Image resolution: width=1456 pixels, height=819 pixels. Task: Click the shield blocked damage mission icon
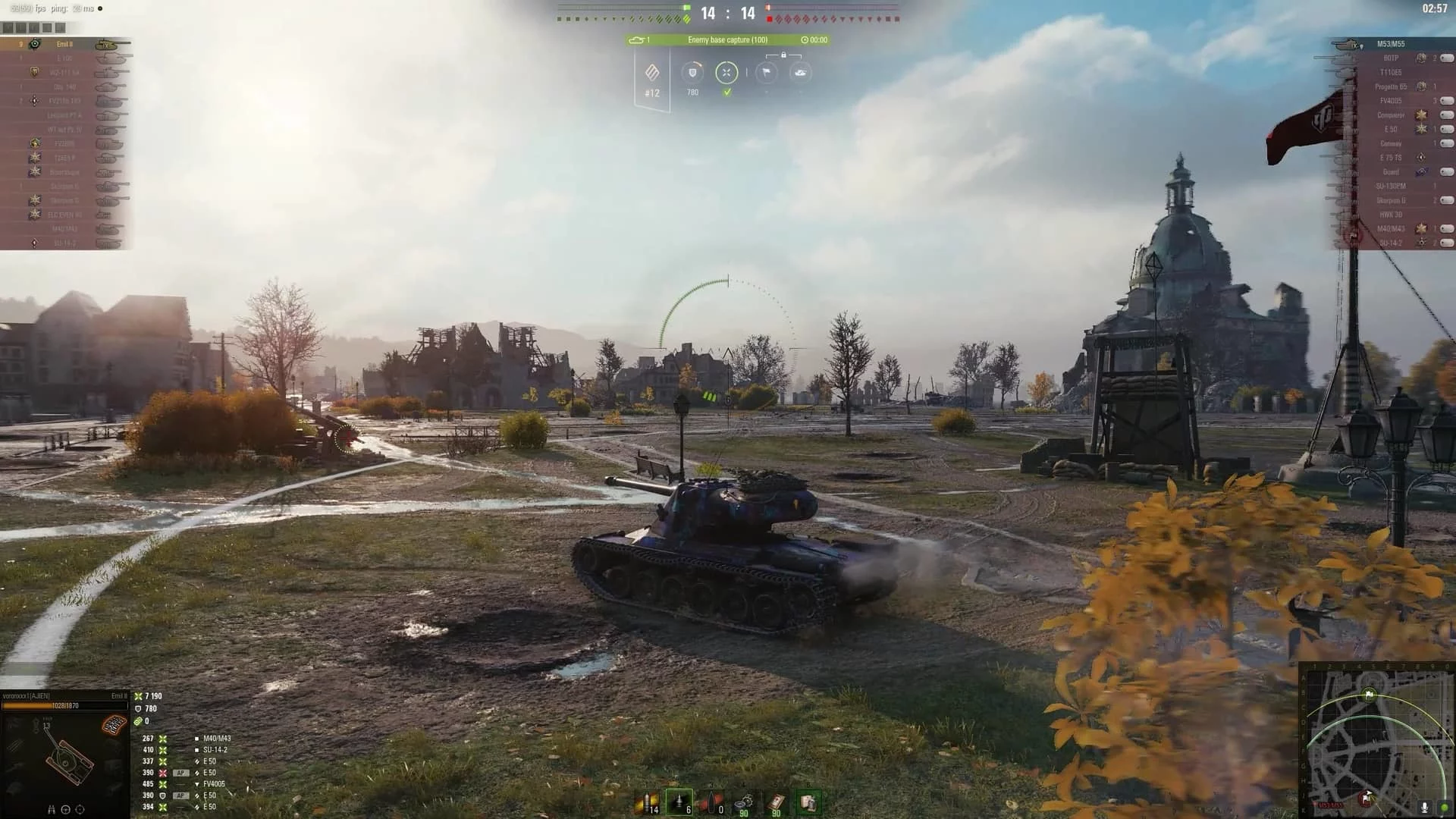(692, 73)
